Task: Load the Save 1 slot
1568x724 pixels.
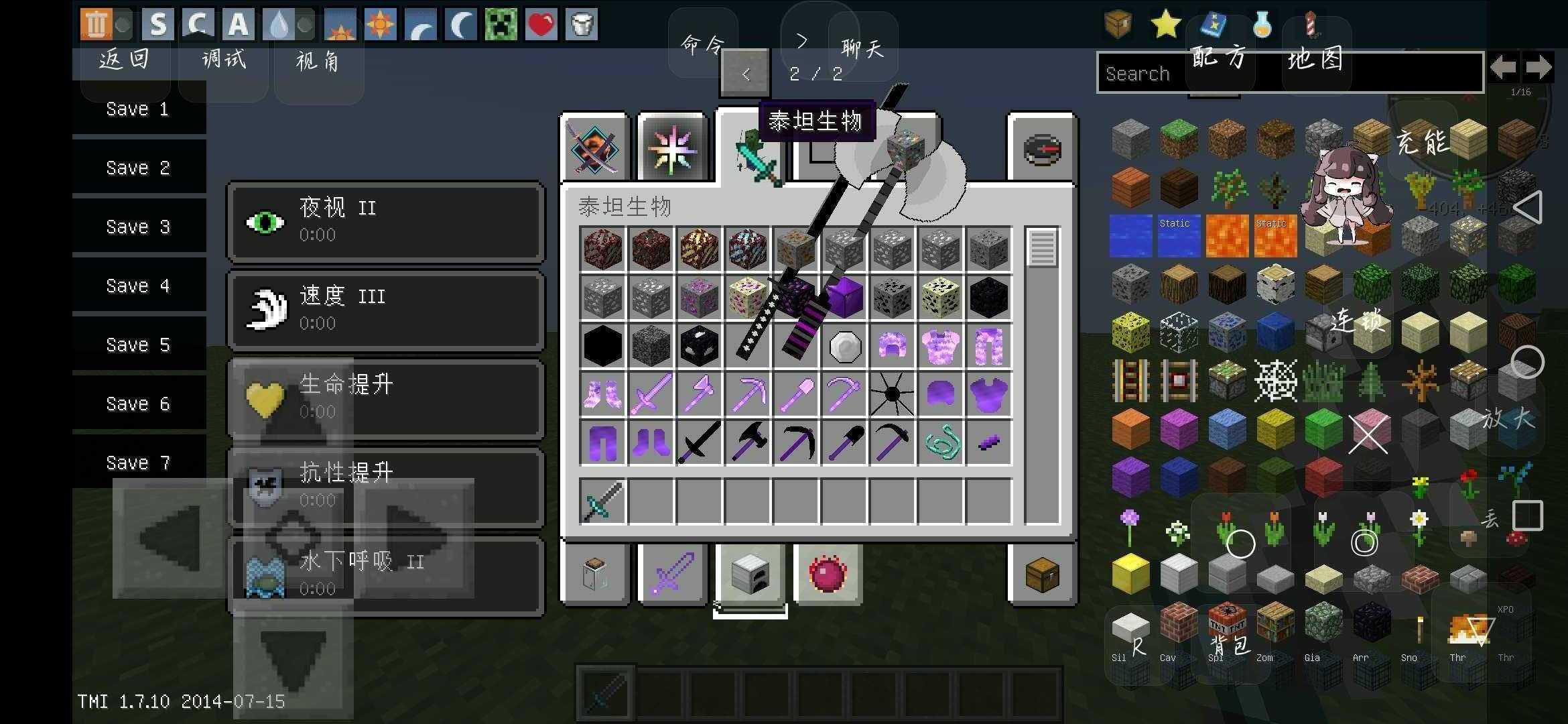Action: (x=137, y=109)
